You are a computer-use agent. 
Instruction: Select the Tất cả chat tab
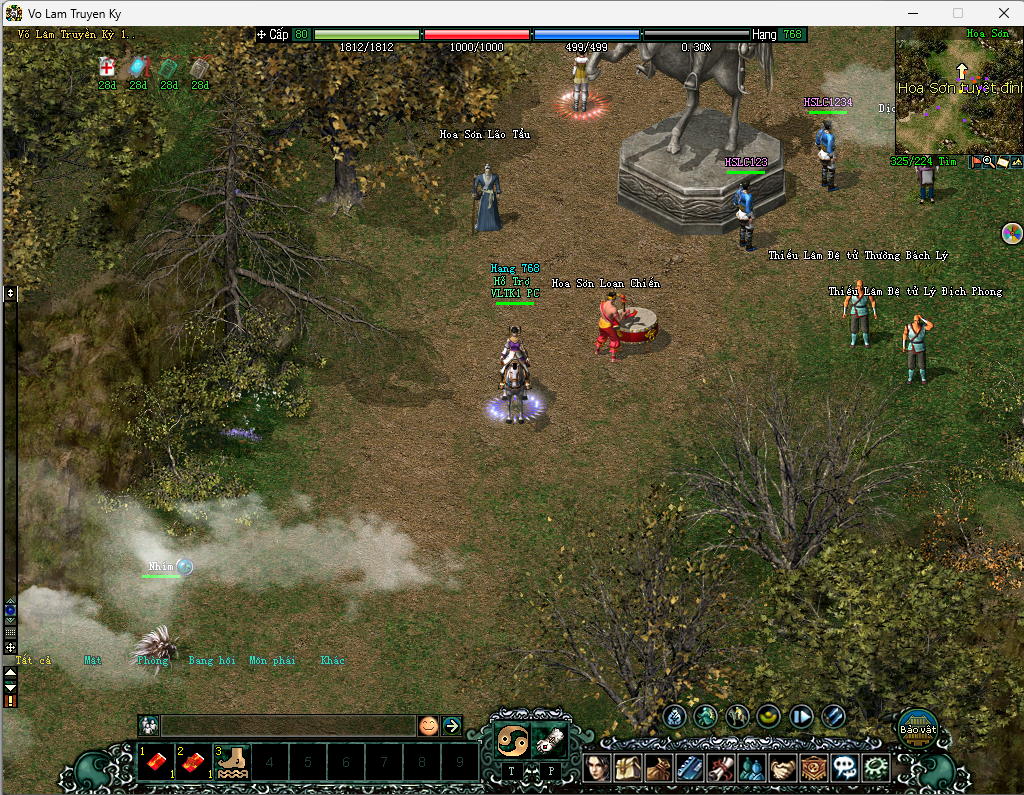pyautogui.click(x=33, y=661)
